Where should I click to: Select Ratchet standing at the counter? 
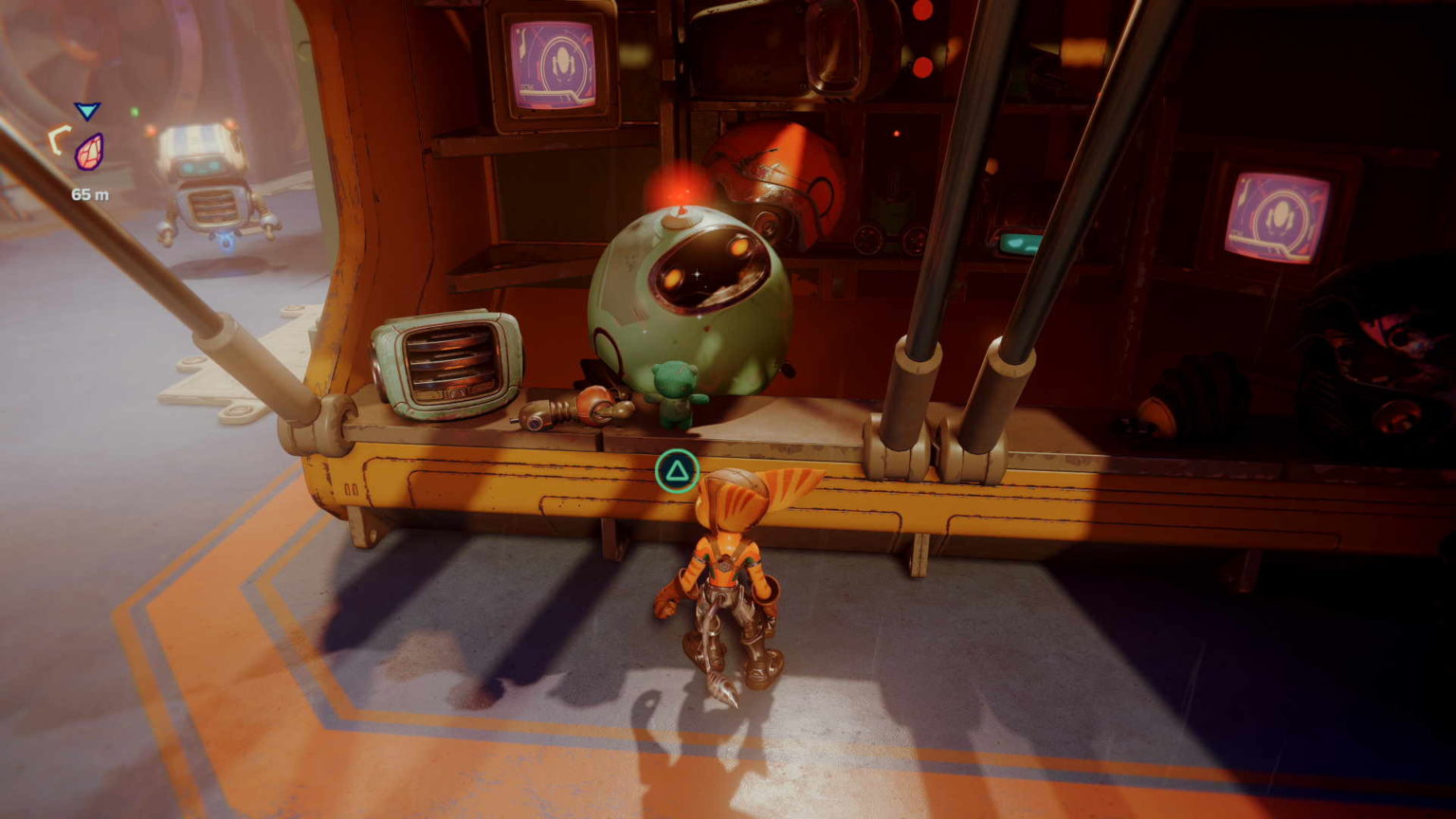[x=730, y=578]
